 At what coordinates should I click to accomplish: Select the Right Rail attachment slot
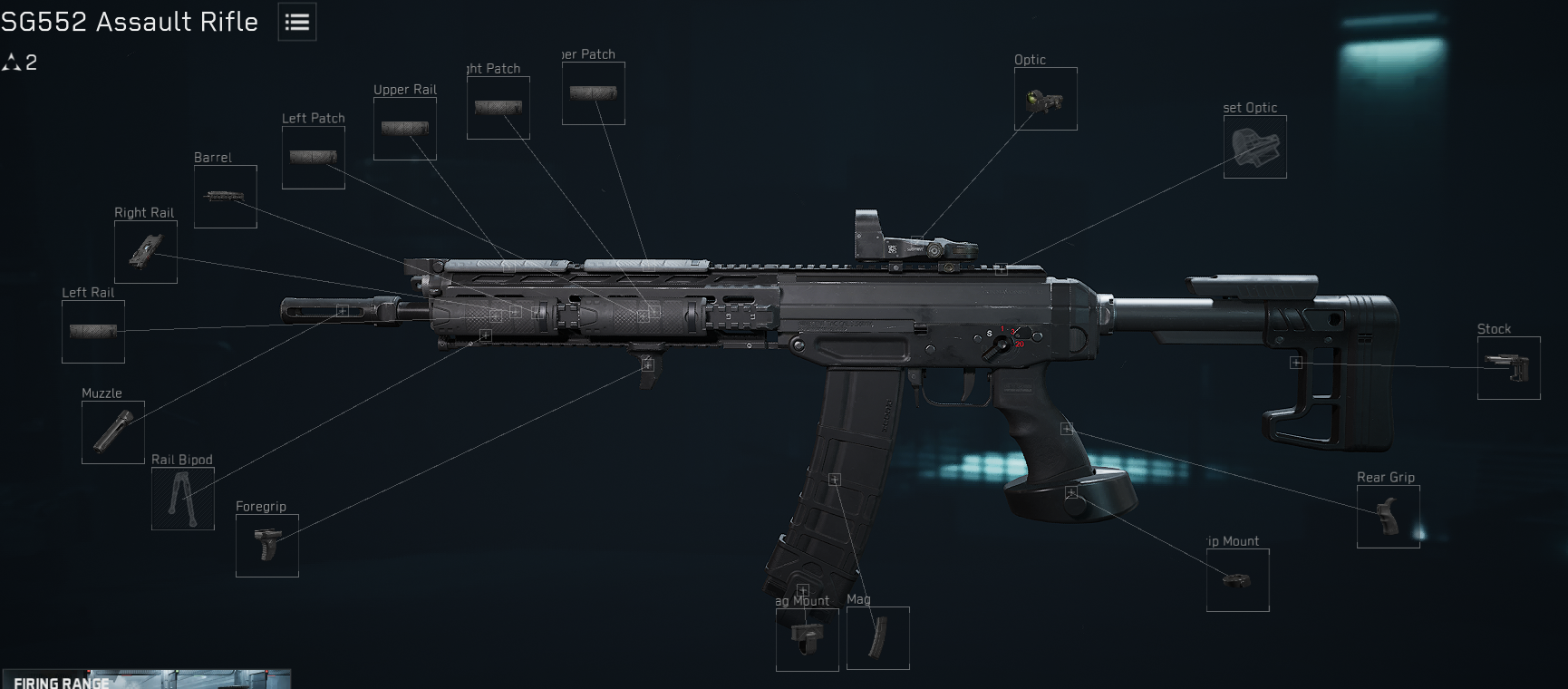(x=146, y=252)
